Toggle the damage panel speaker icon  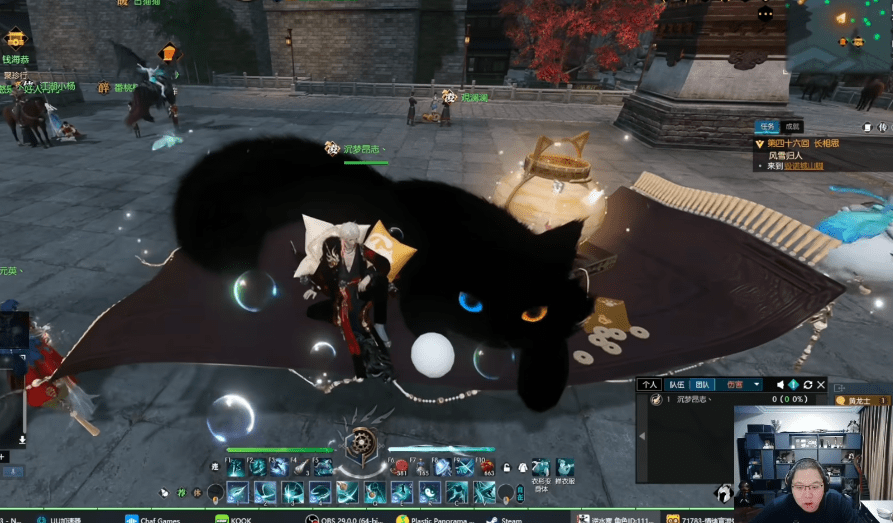[x=780, y=385]
